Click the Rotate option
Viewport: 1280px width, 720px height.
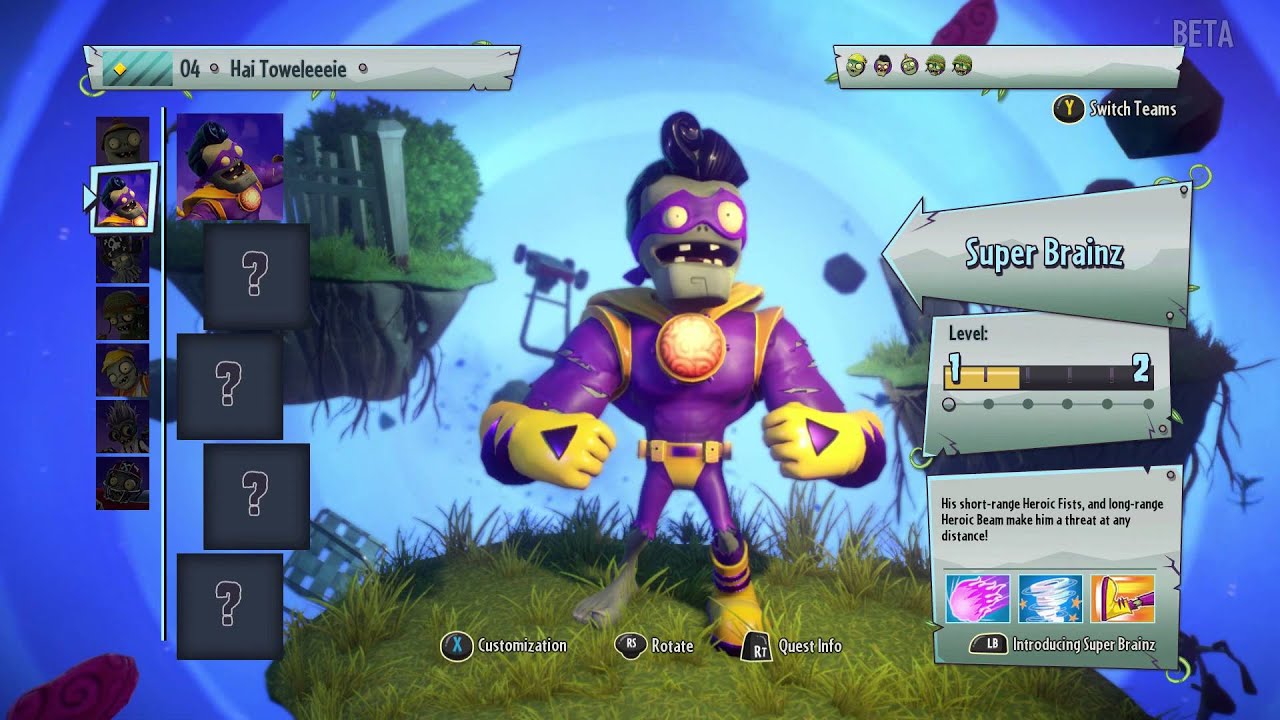pos(656,646)
